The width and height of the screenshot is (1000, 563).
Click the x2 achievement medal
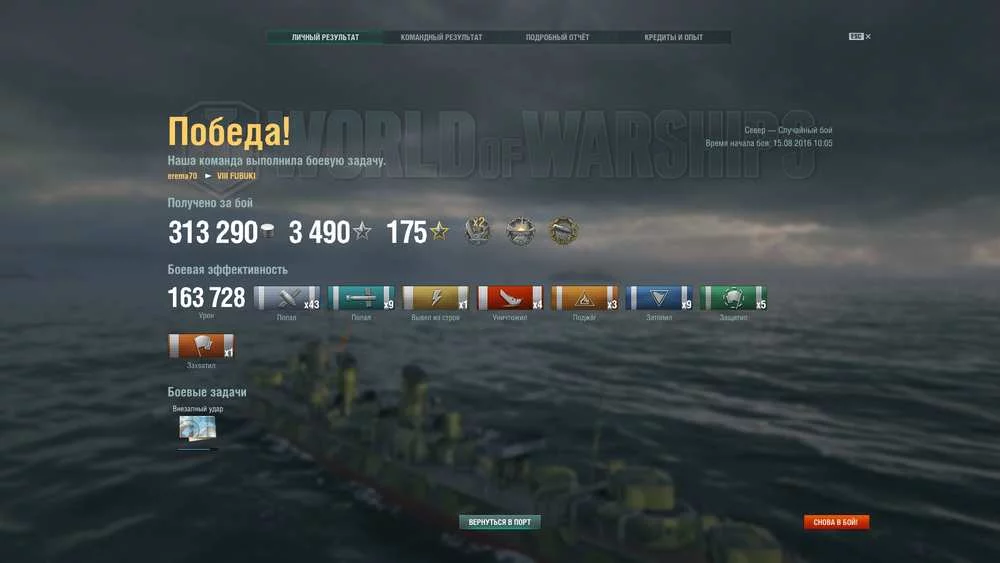click(477, 232)
